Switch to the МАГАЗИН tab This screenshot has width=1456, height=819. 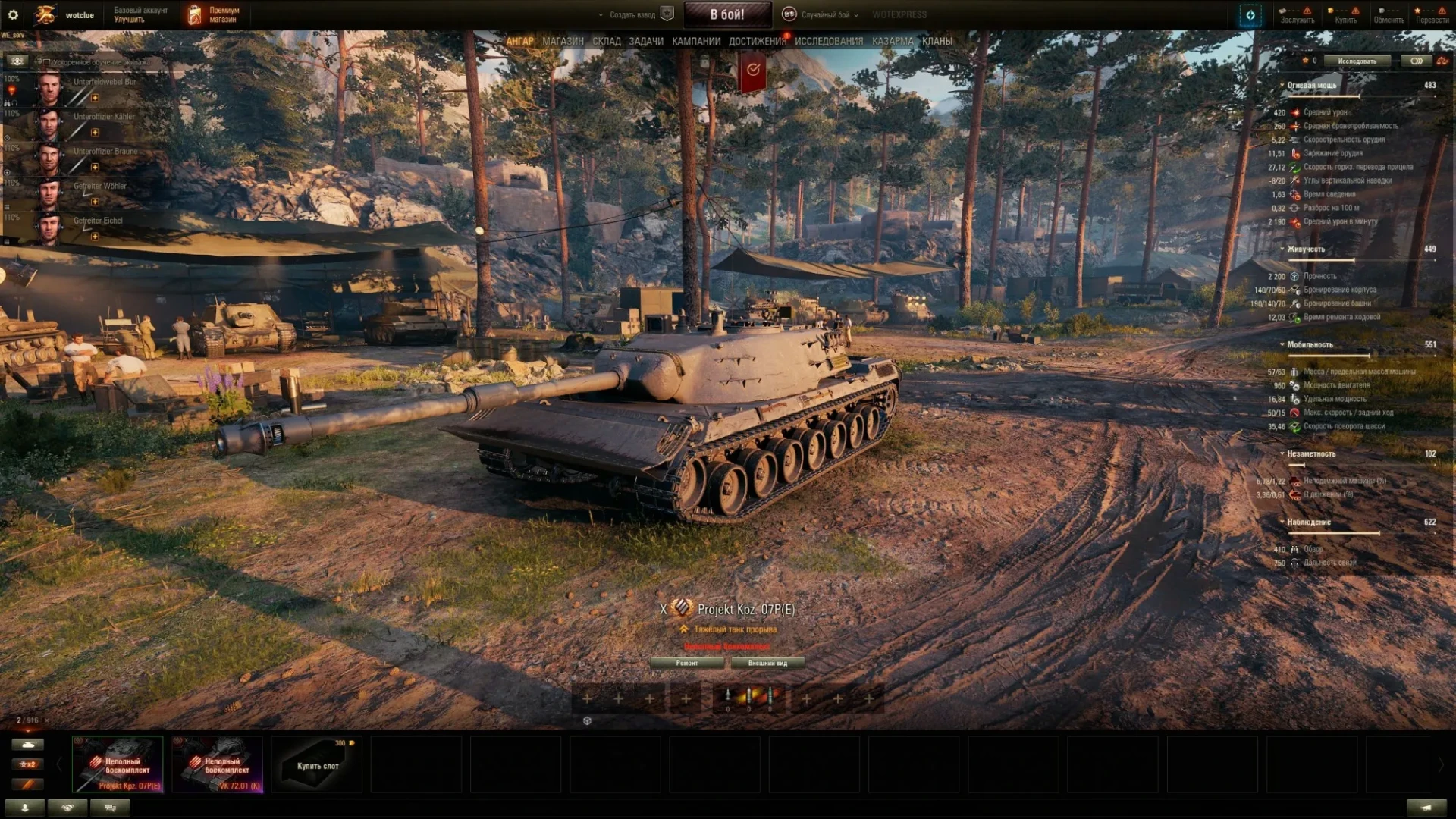(x=563, y=41)
